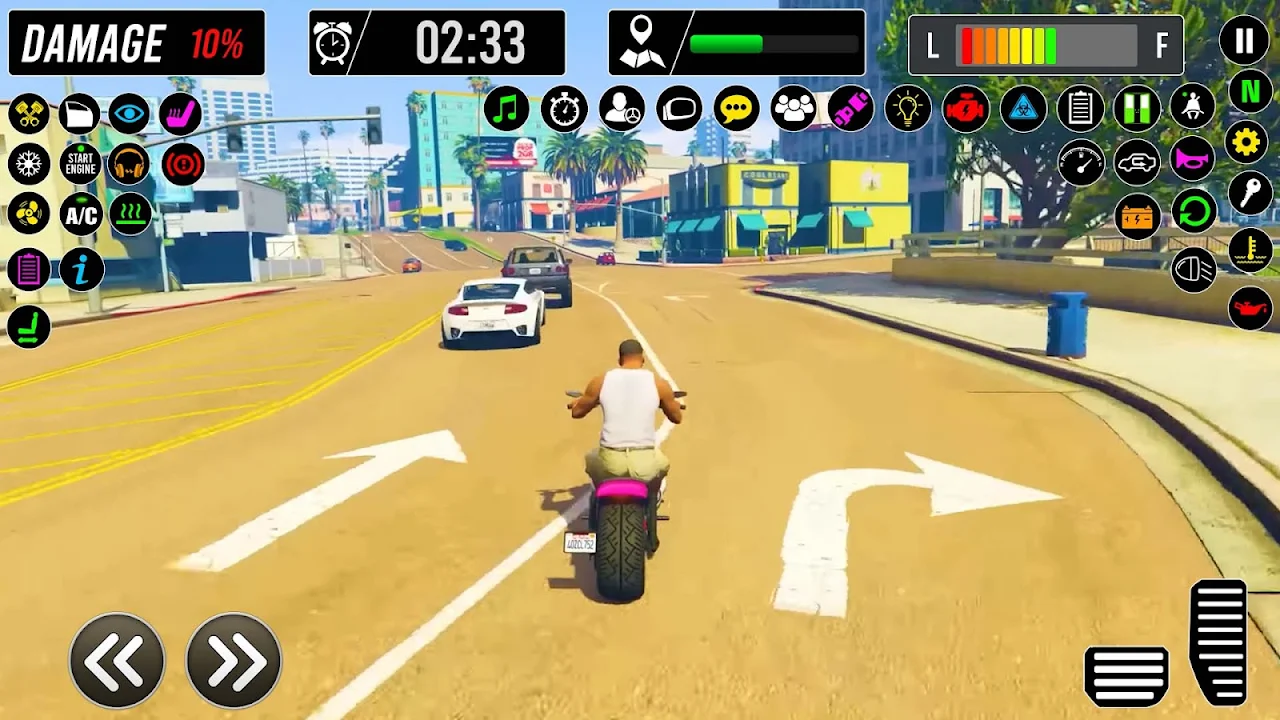Open the blue info icon
This screenshot has width=1280, height=720.
point(81,269)
